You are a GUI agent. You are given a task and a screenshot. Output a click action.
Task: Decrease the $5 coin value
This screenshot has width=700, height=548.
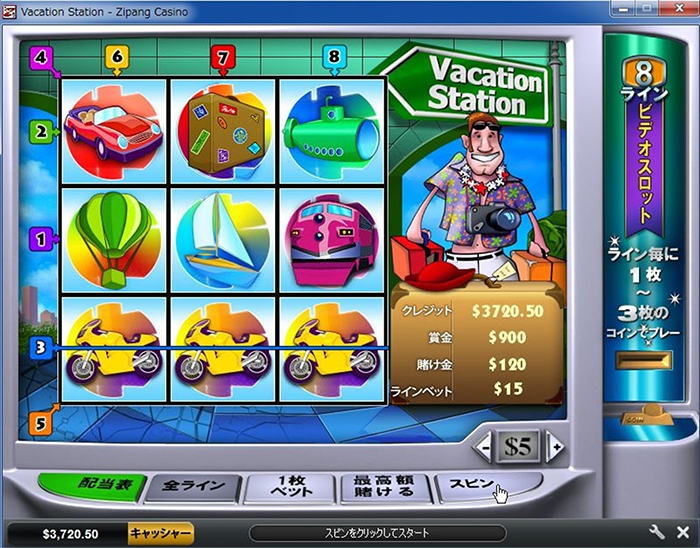tap(484, 446)
